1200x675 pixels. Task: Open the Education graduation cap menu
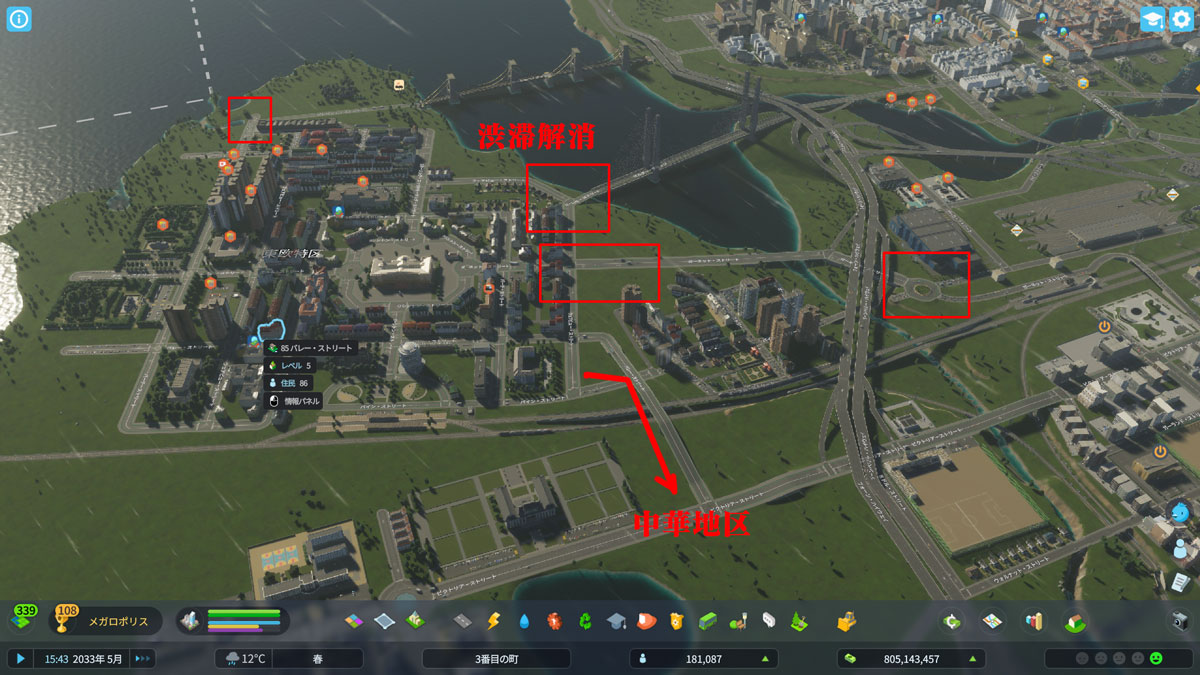[615, 621]
